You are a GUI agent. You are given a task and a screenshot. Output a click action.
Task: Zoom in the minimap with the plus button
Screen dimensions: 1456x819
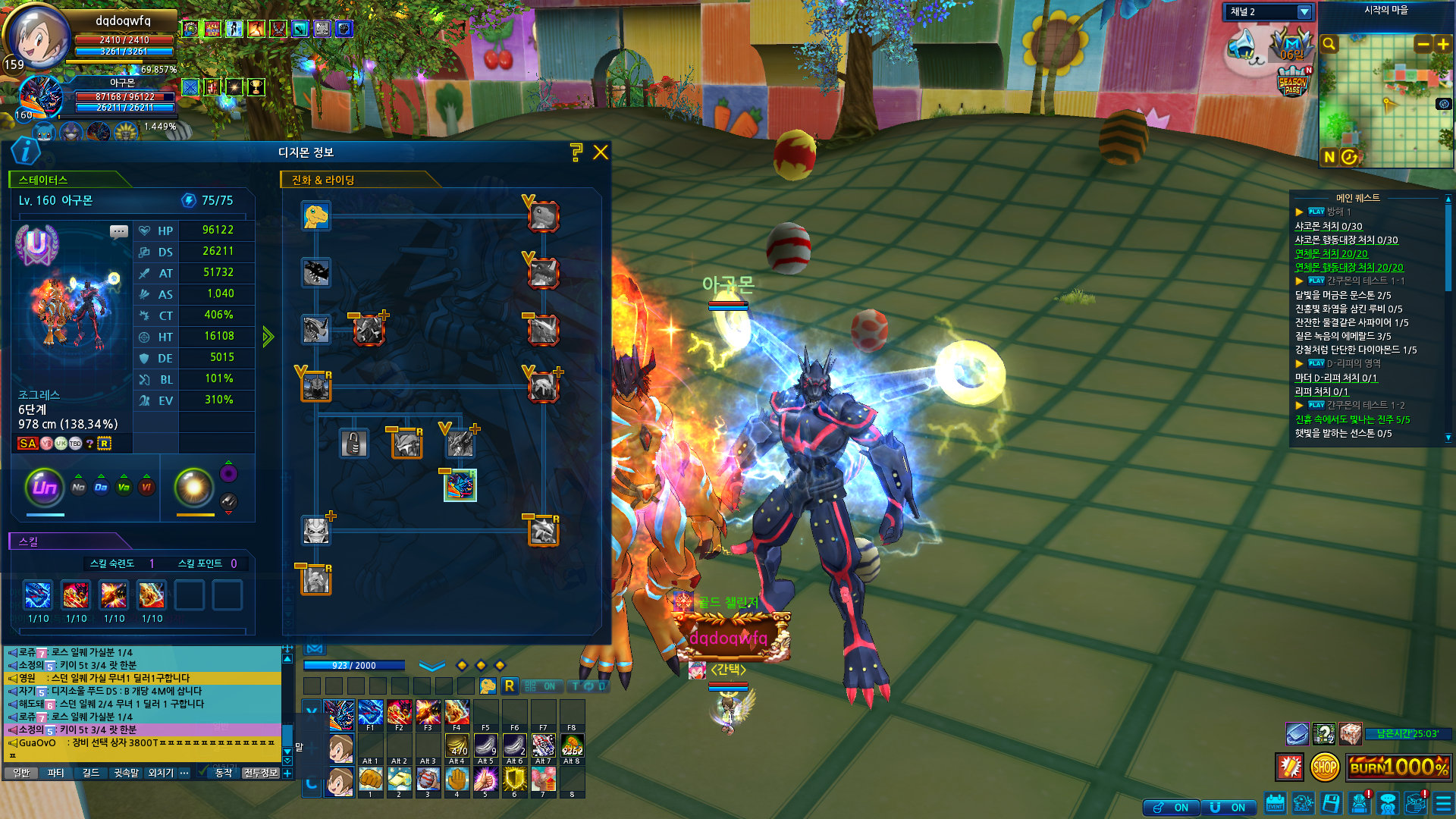[x=1443, y=45]
